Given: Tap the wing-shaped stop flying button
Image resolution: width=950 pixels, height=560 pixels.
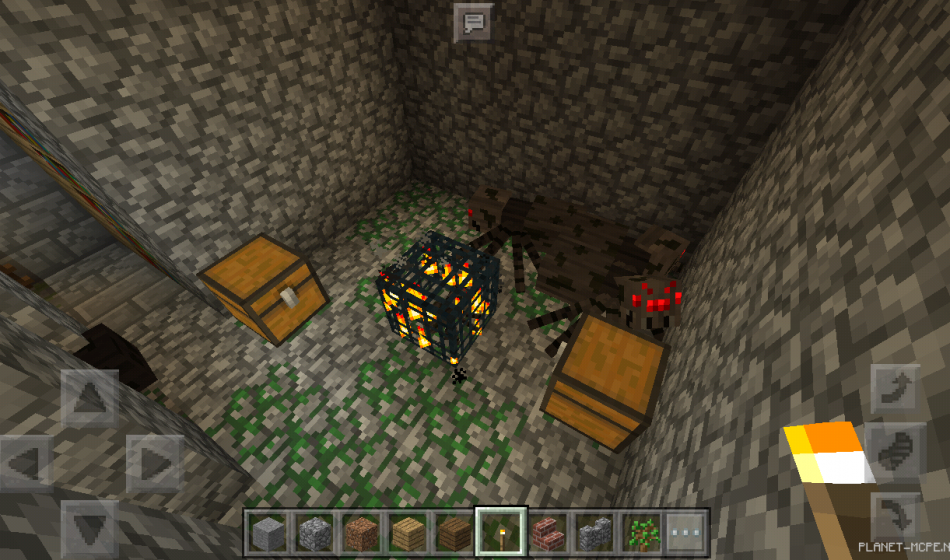Looking at the screenshot, I should 895,453.
